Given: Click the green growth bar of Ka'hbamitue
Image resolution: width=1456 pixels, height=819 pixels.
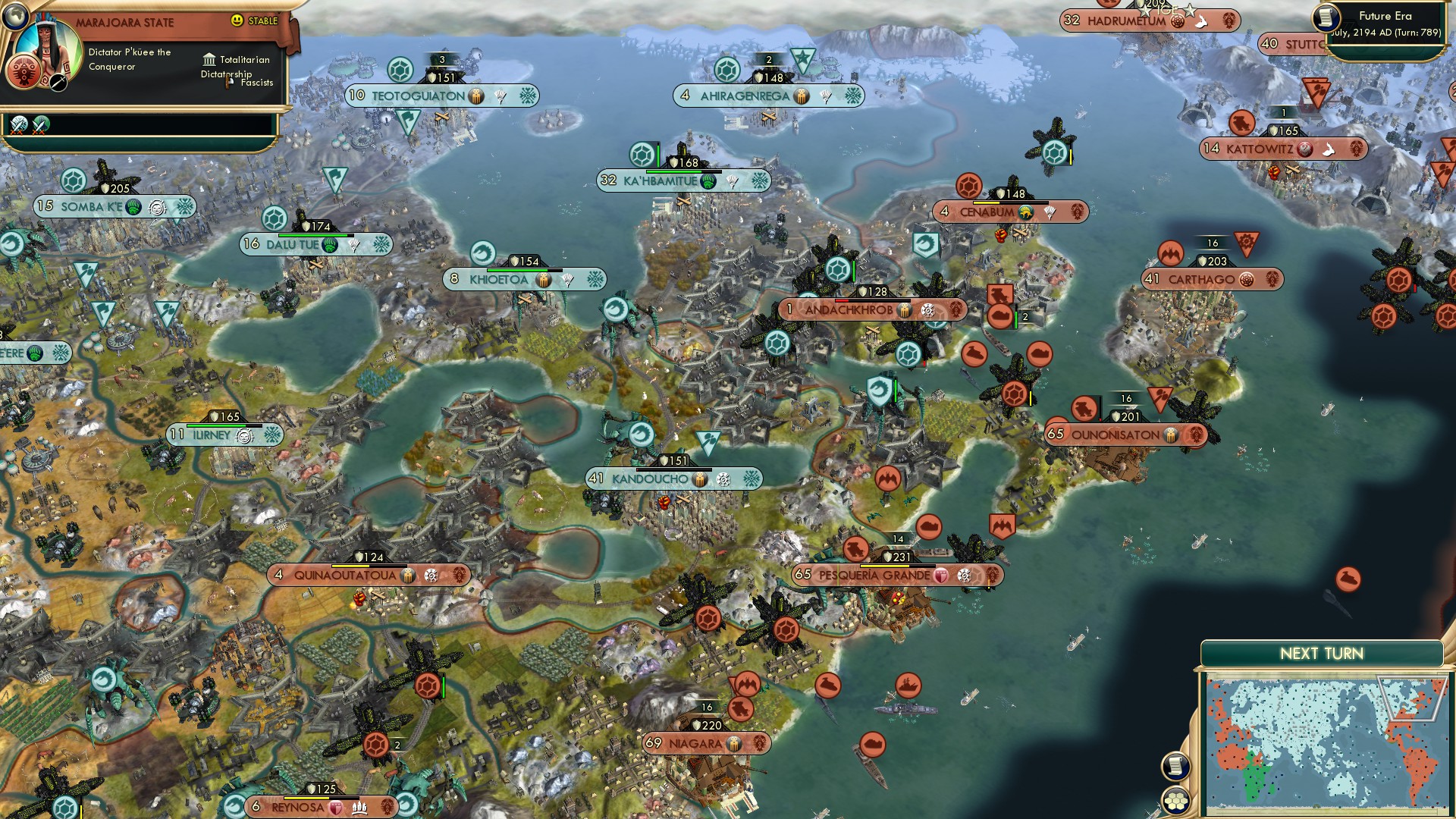Looking at the screenshot, I should tap(673, 171).
